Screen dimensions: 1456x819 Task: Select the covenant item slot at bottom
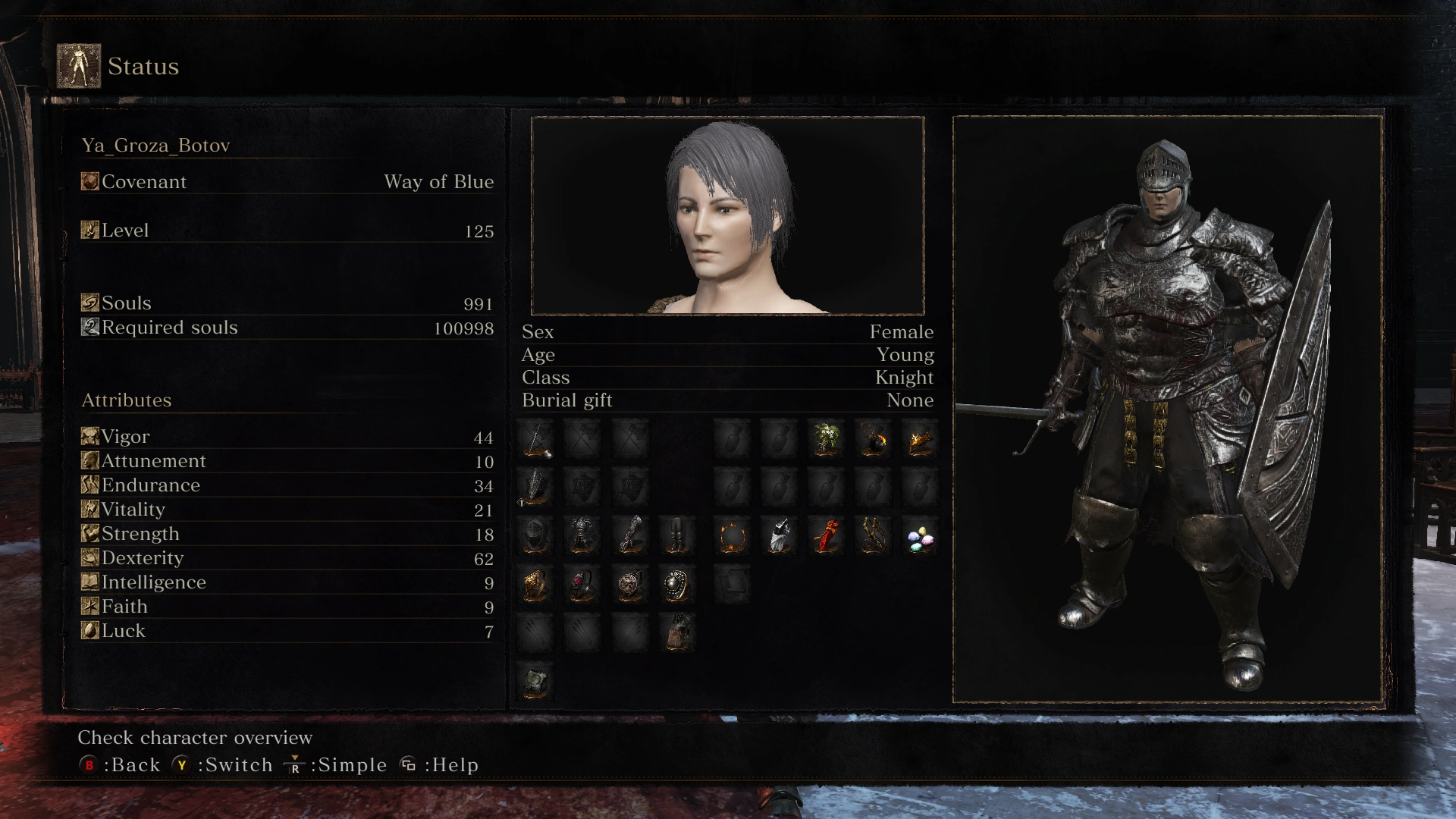click(x=536, y=680)
